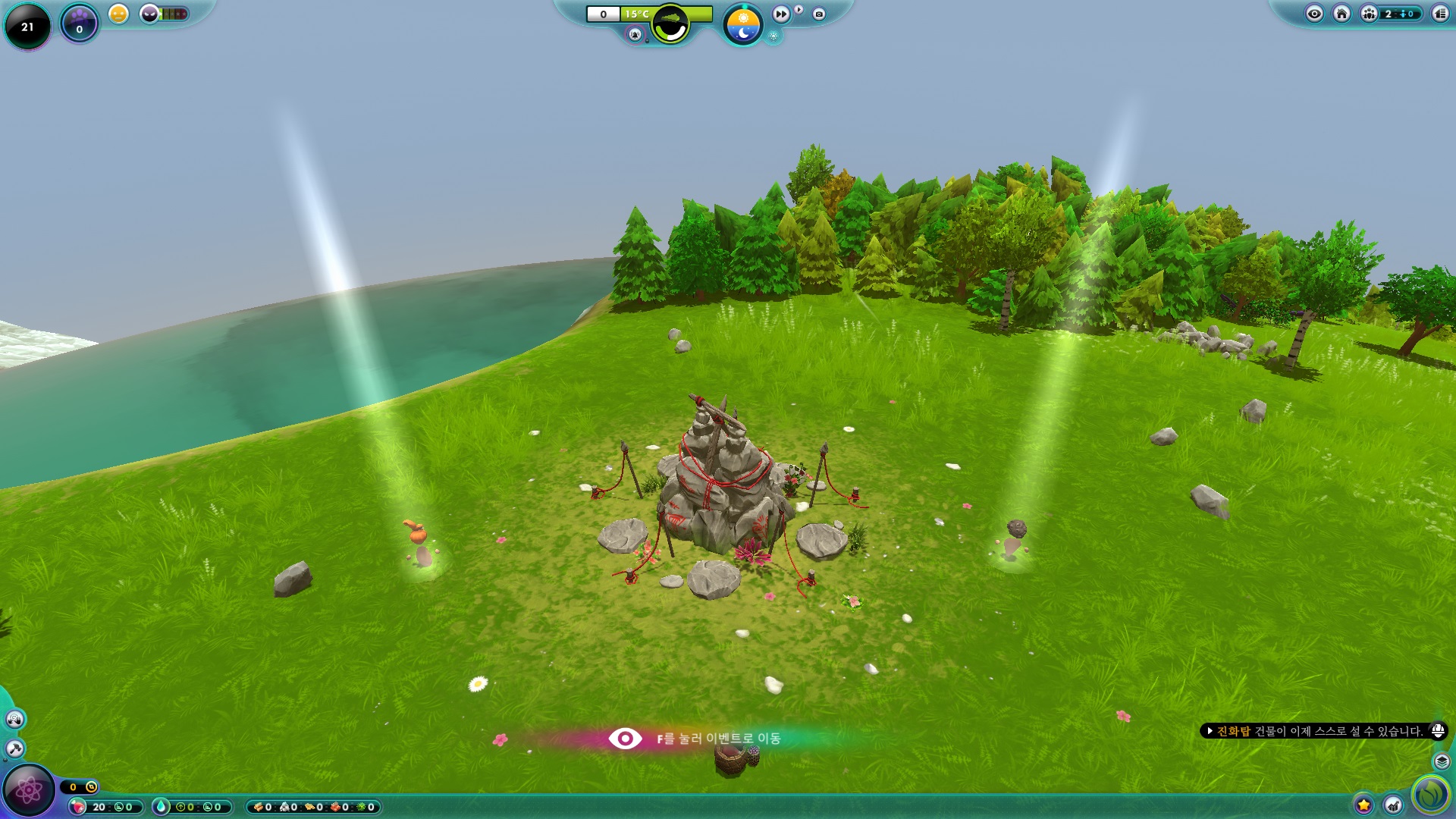Select the purple angry face threat icon
Image resolution: width=1456 pixels, height=819 pixels.
pos(149,14)
